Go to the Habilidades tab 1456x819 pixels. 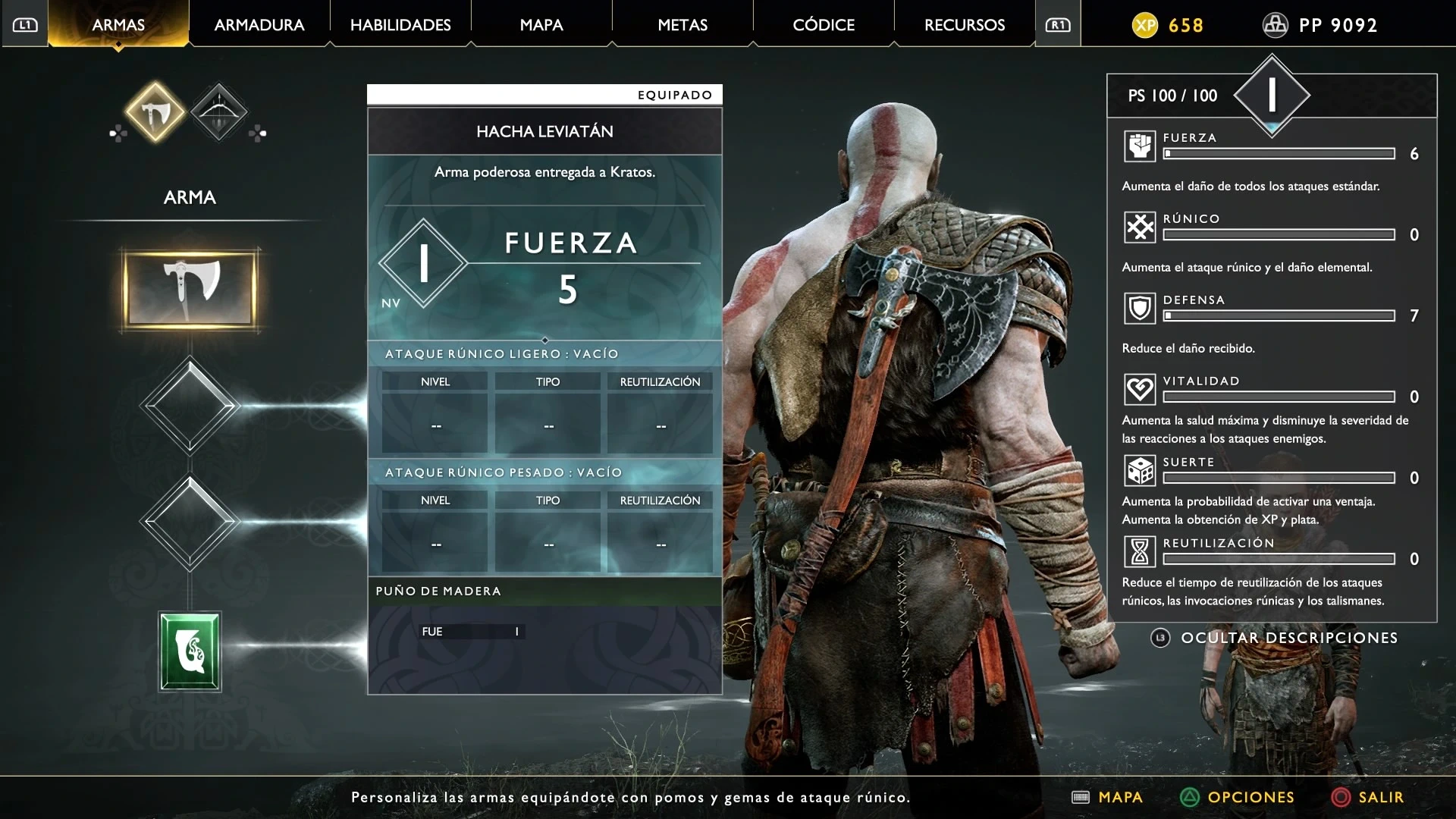[x=400, y=25]
